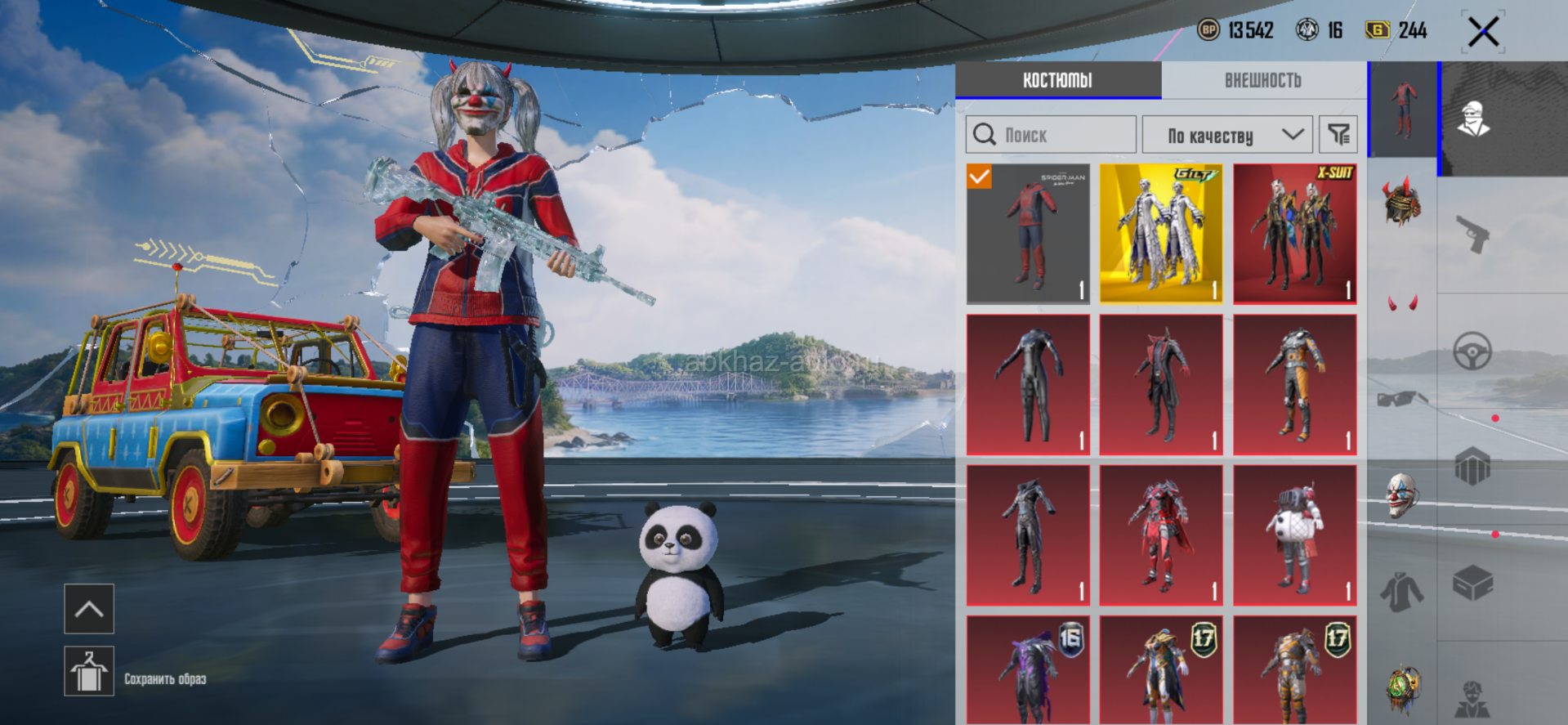Viewport: 1568px width, 725px height.
Task: Open the jacket clothing slot
Action: [x=1402, y=591]
